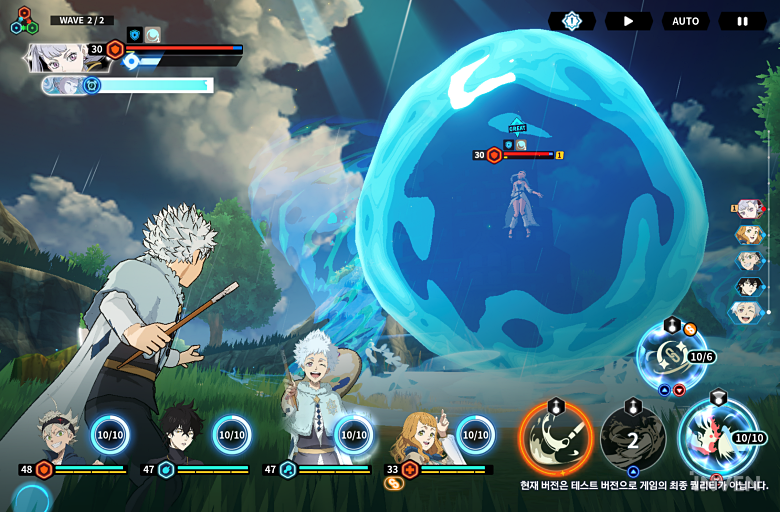The image size is (780, 512).
Task: Activate the winged special skill with 10/10
Action: [x=717, y=437]
